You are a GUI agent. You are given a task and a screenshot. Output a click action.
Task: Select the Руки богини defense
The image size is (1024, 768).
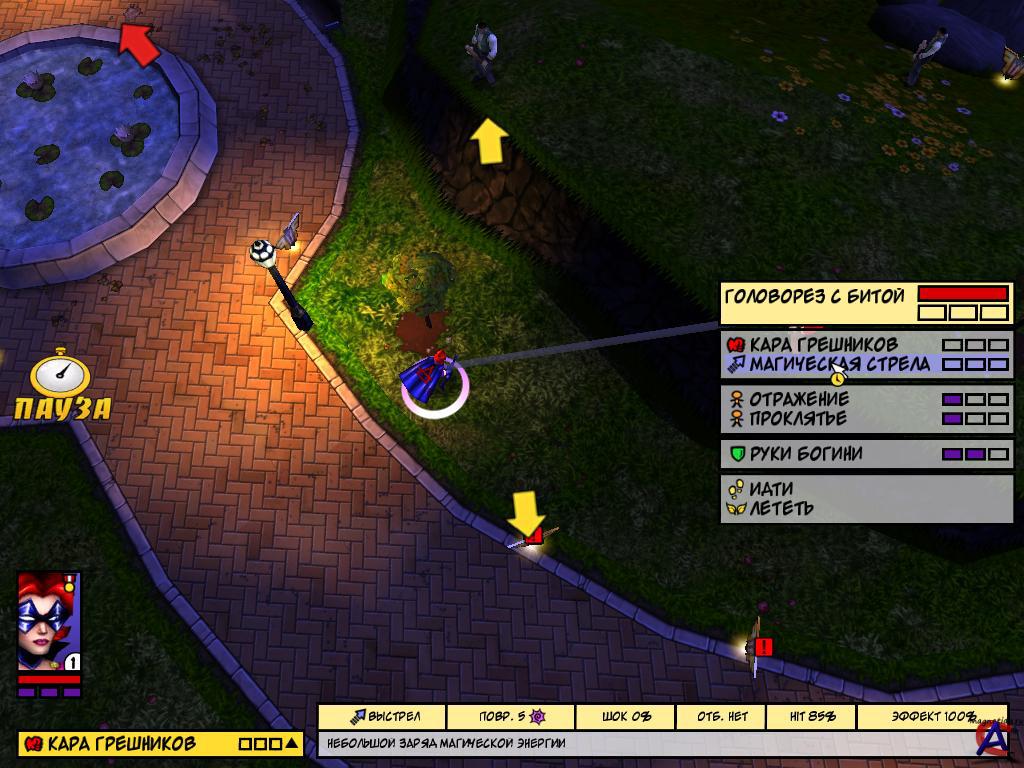tap(805, 454)
